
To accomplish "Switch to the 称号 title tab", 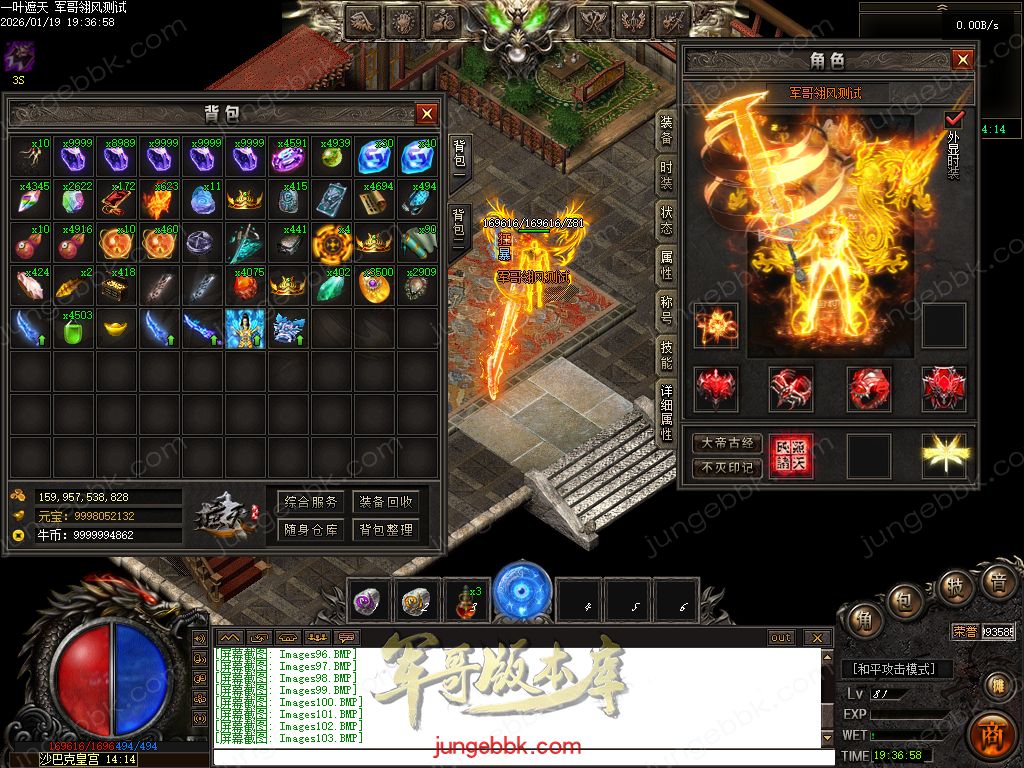I will coord(666,308).
